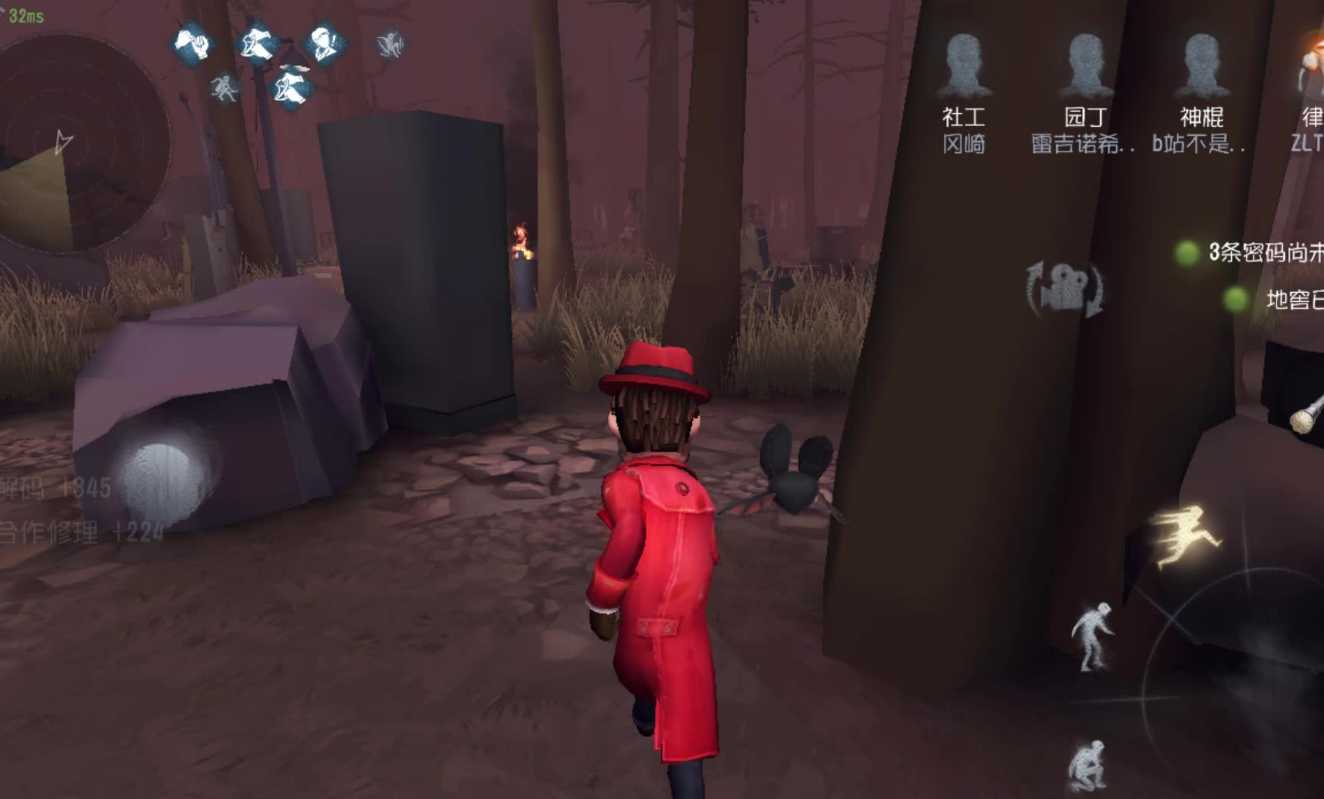Tap the running survivor quick chat icon
Image resolution: width=1324 pixels, height=799 pixels.
[x=255, y=43]
